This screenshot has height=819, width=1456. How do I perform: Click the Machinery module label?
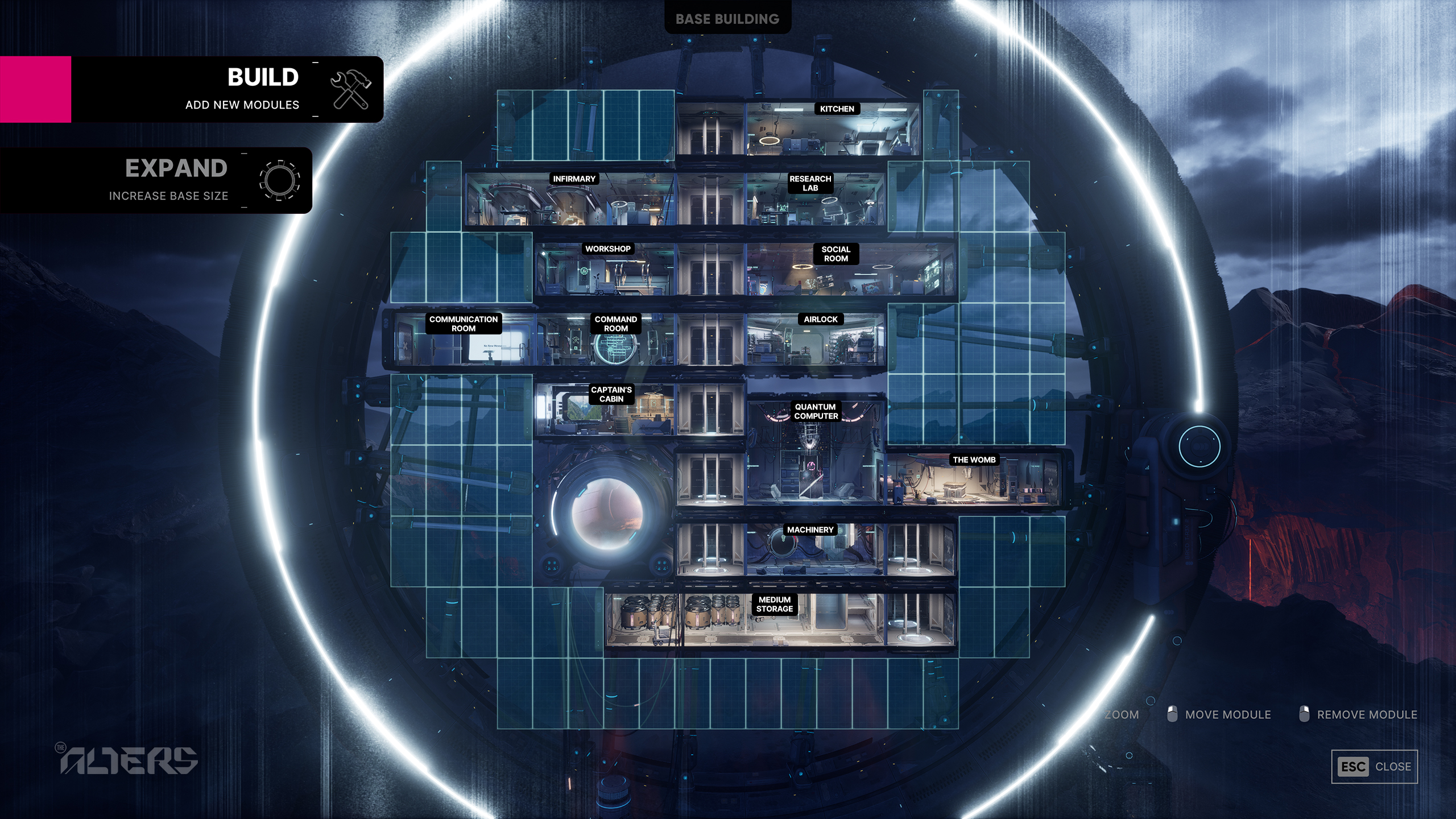point(809,529)
